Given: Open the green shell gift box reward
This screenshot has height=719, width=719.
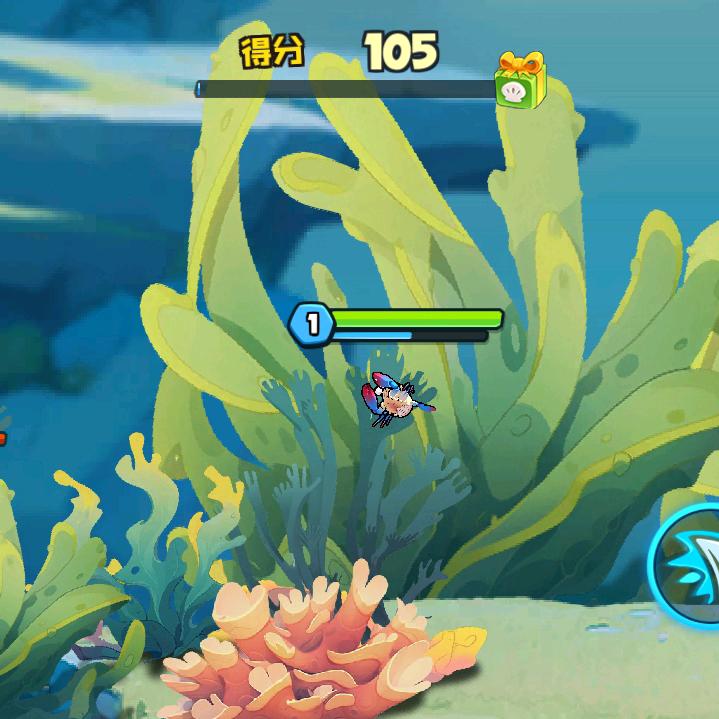Looking at the screenshot, I should [x=520, y=82].
